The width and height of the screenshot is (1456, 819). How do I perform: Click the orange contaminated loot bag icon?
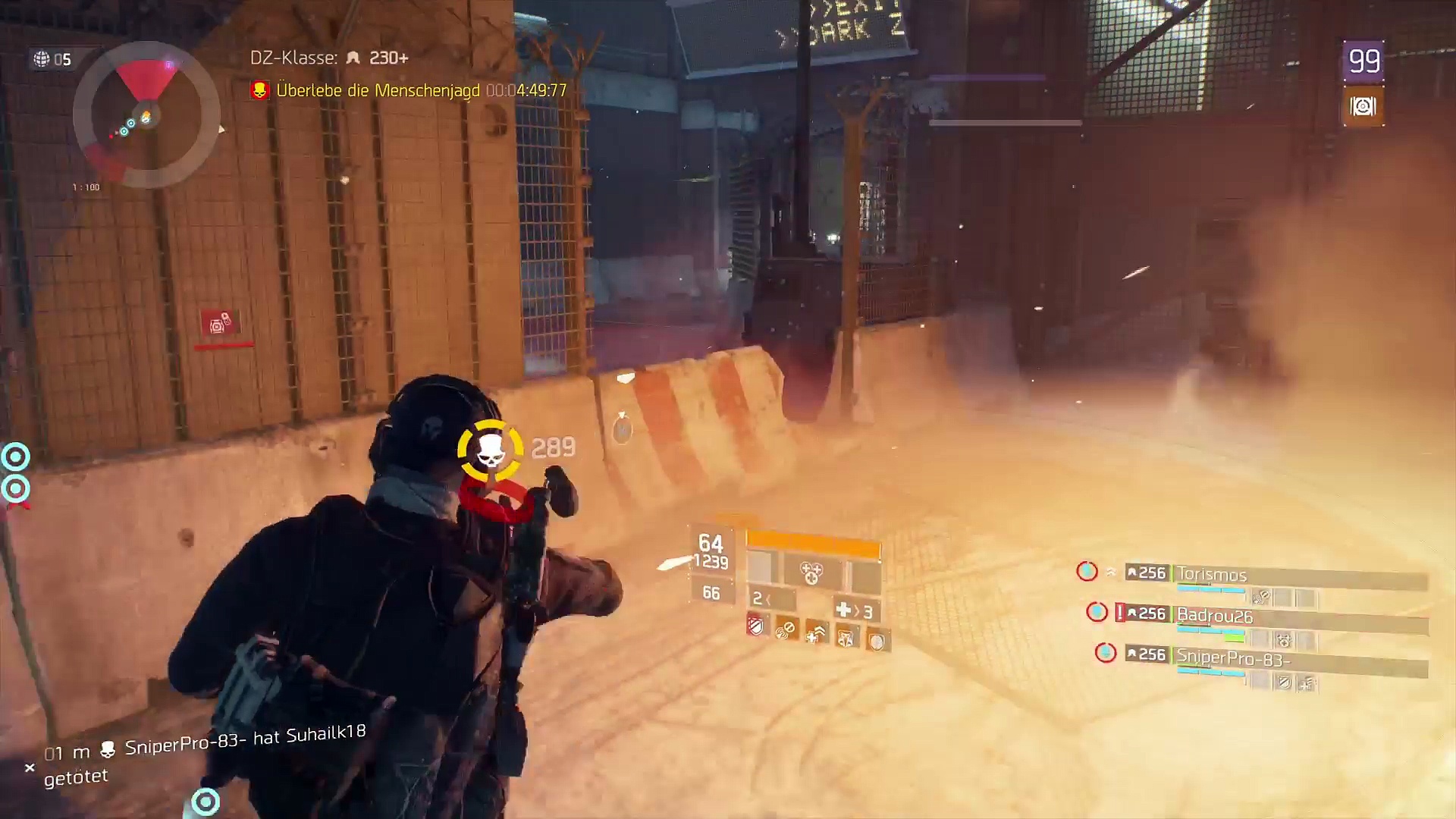tap(1363, 107)
